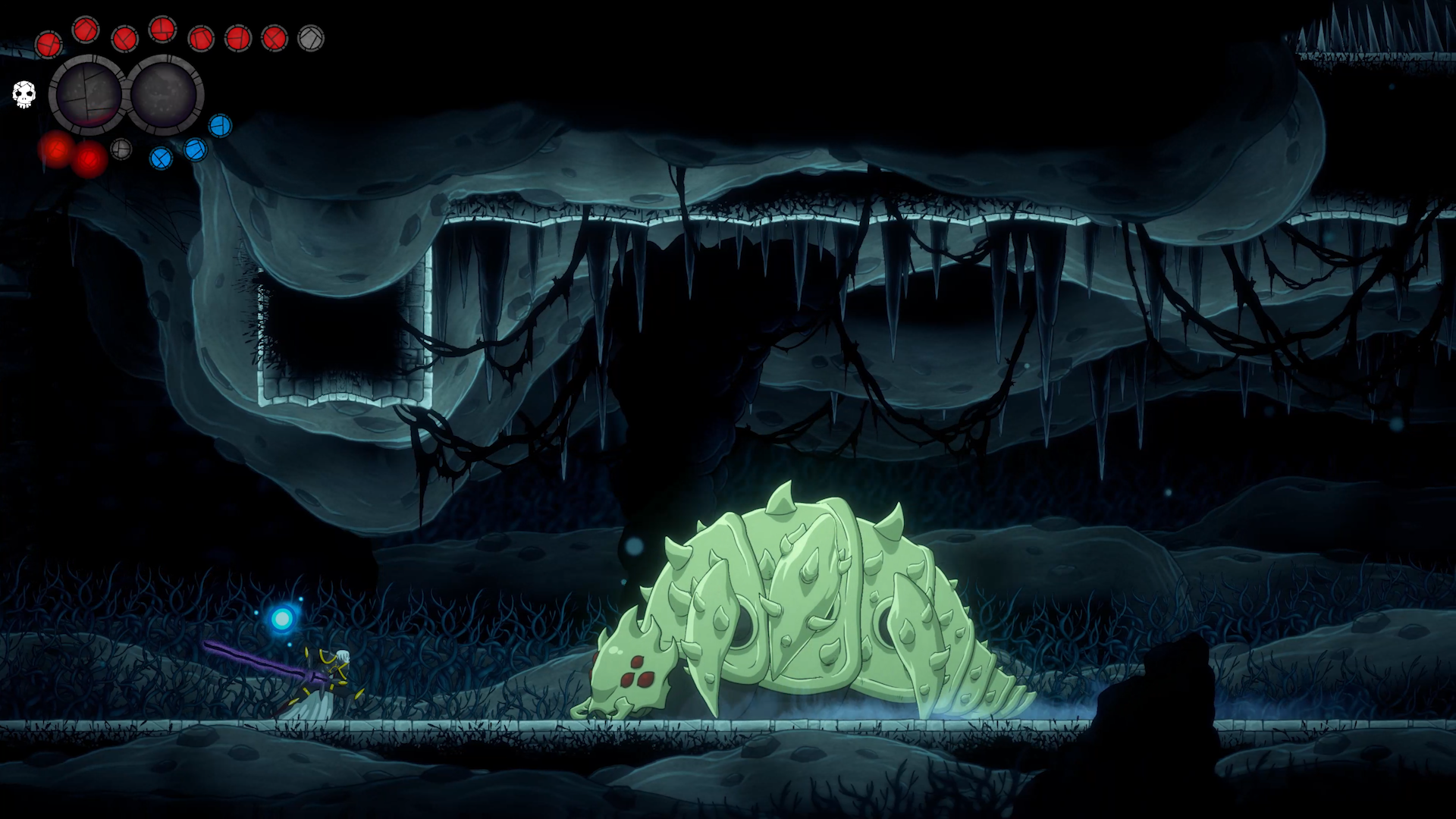This screenshot has width=1456, height=819.
Task: Click the white skull icon
Action: 24,95
